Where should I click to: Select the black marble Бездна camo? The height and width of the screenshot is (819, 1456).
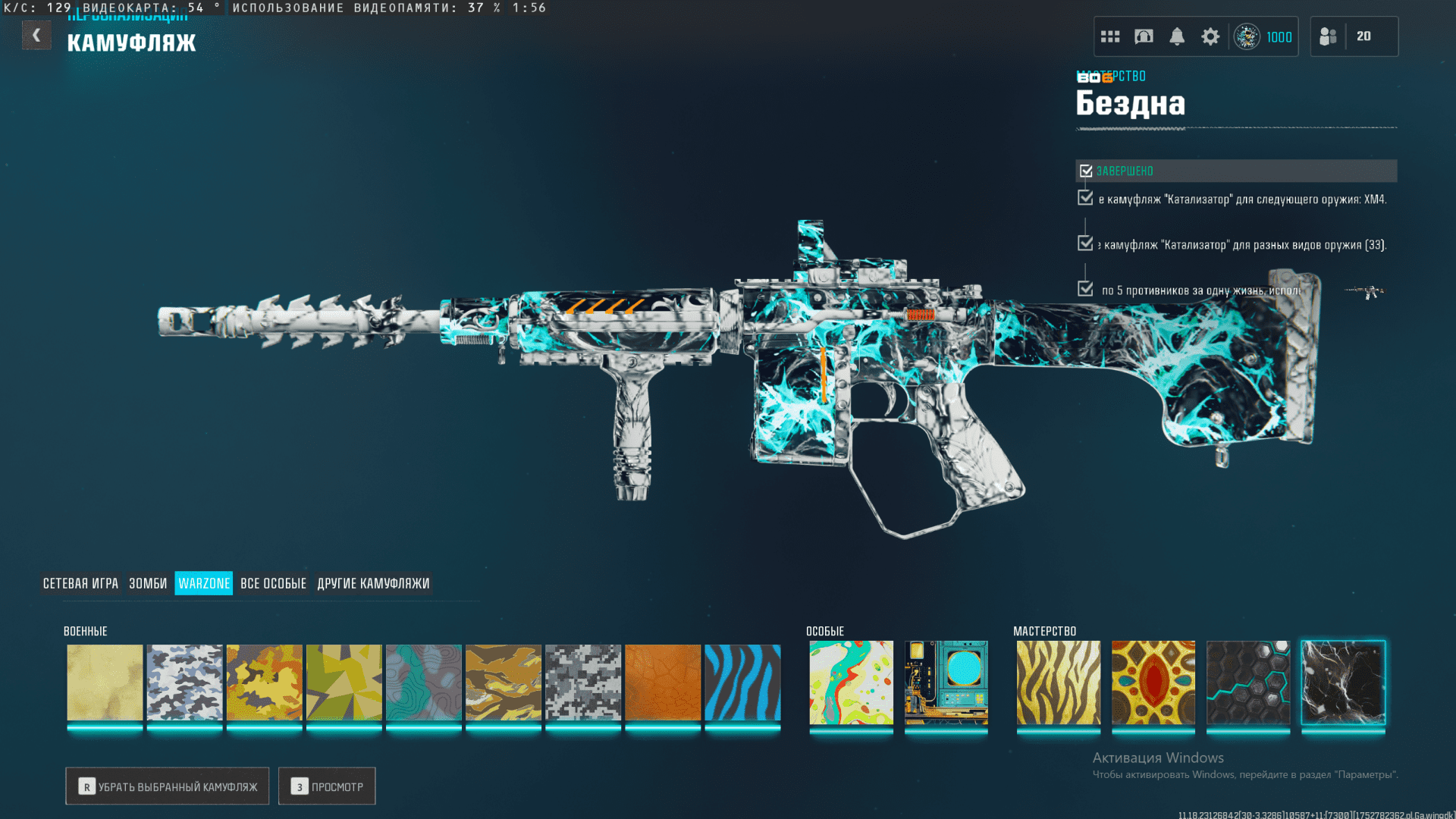tap(1343, 682)
